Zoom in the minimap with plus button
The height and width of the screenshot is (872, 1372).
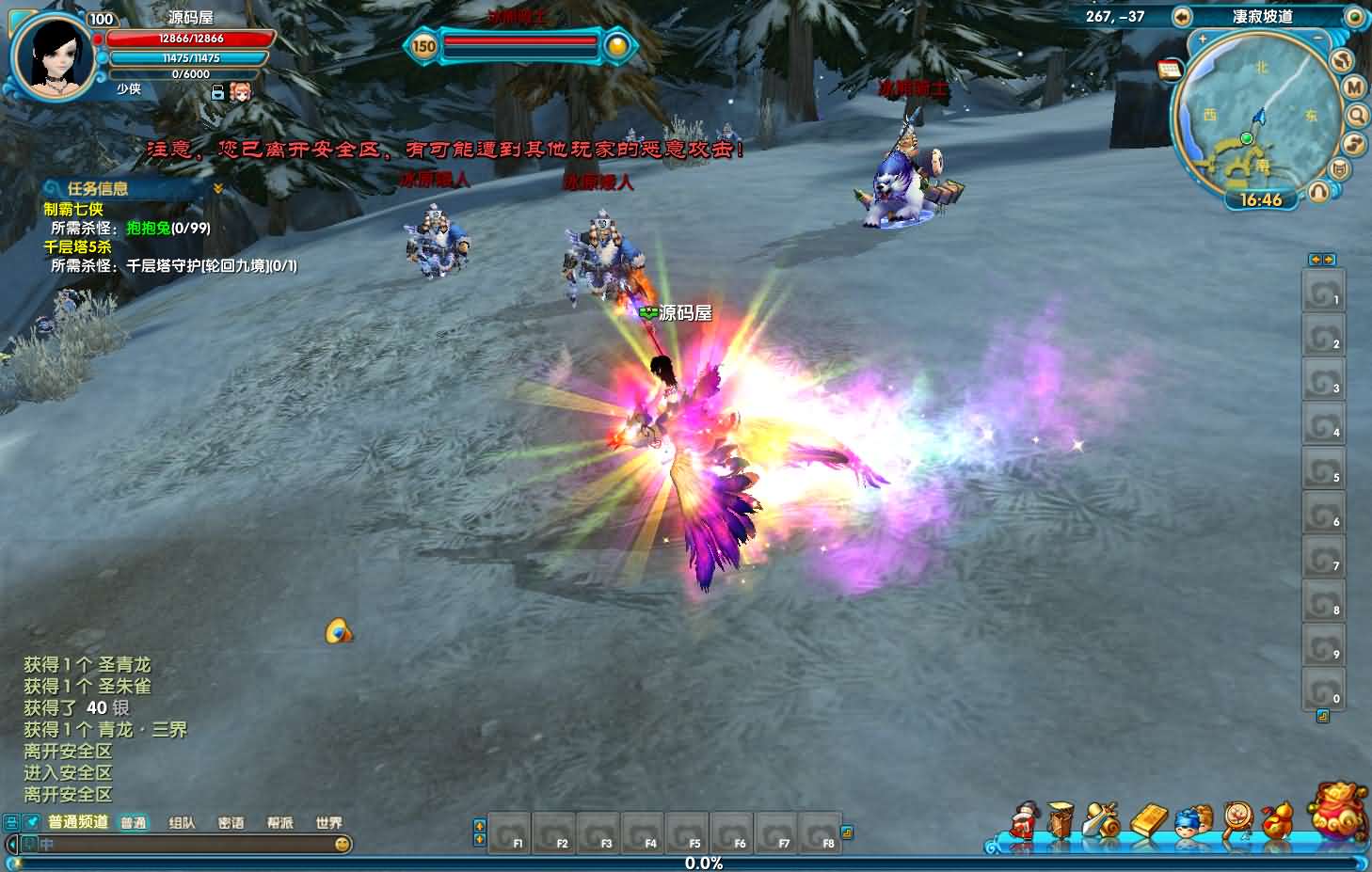click(x=1203, y=40)
